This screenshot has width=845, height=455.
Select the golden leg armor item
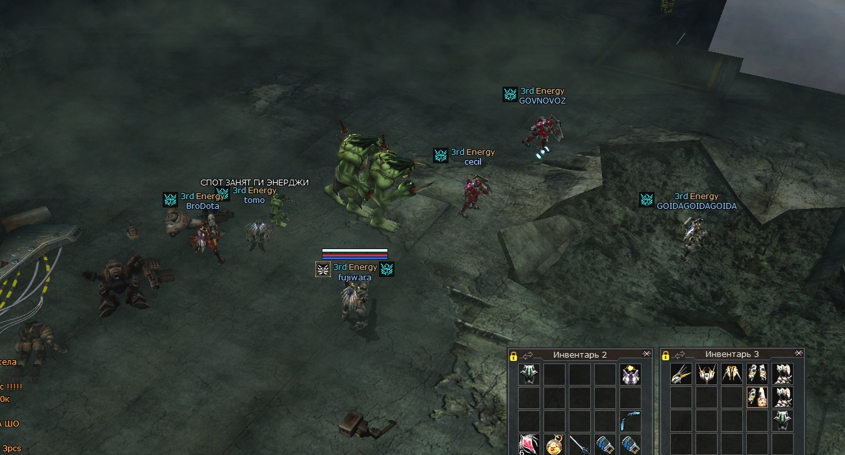(731, 375)
